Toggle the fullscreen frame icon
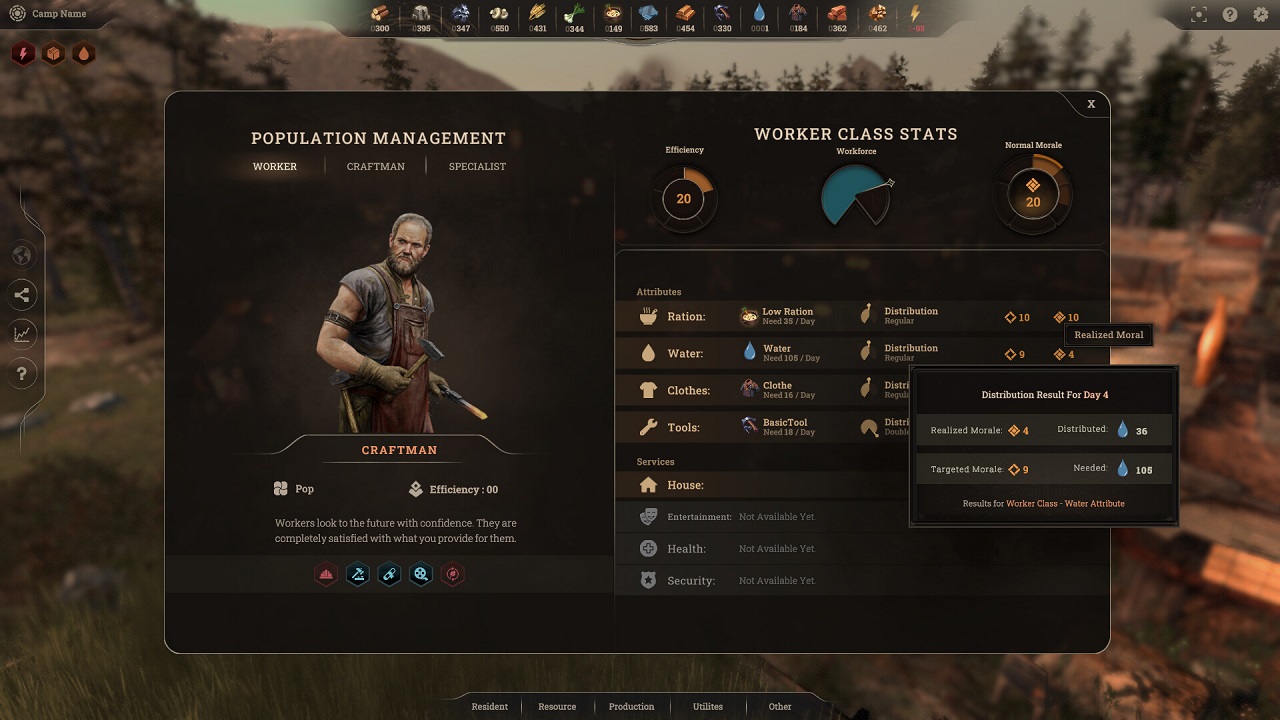This screenshot has height=720, width=1280. [x=1199, y=15]
